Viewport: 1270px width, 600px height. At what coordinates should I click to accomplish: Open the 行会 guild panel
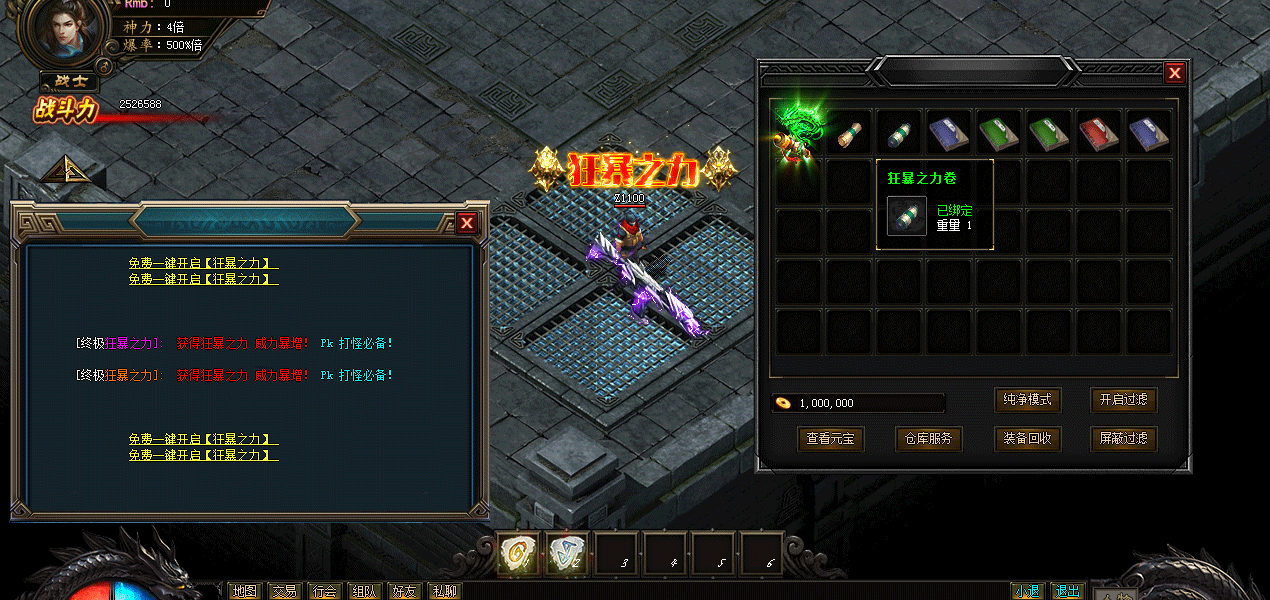point(324,591)
